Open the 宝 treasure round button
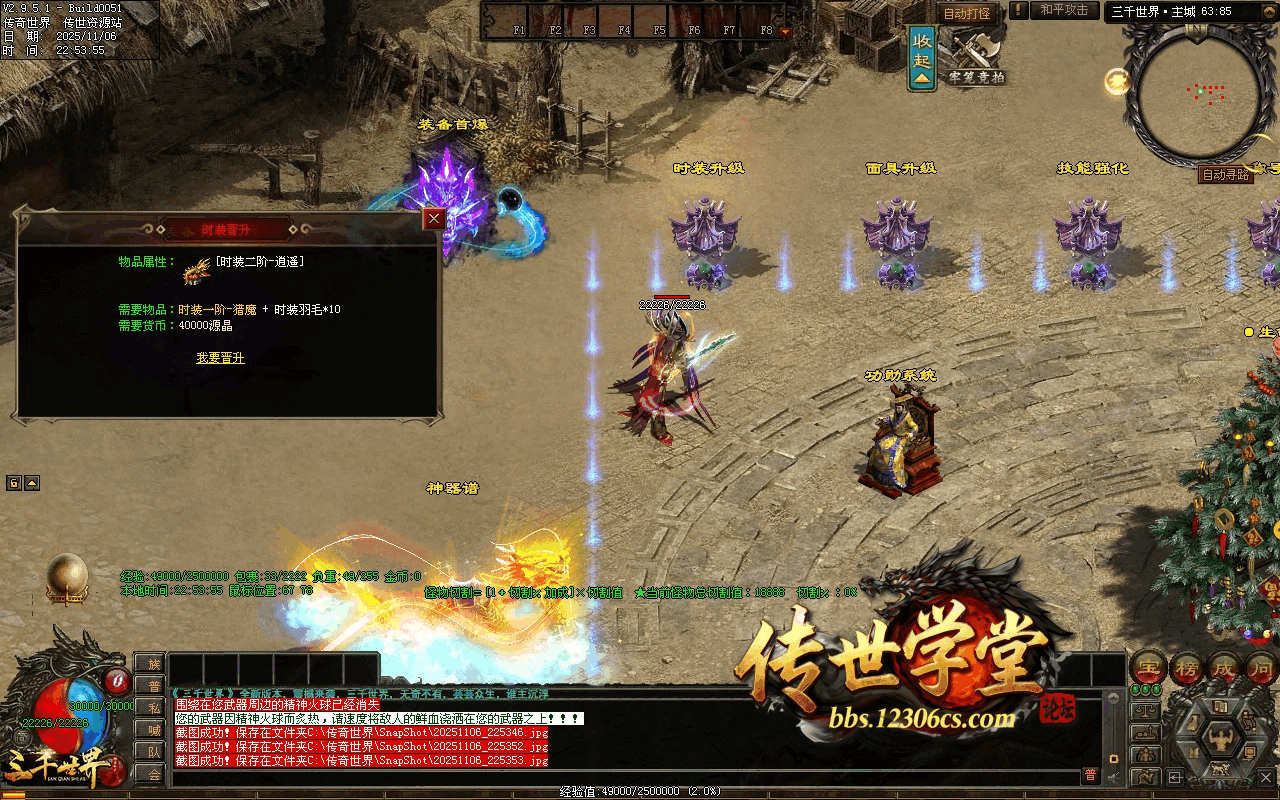The width and height of the screenshot is (1280, 800). click(x=1148, y=668)
